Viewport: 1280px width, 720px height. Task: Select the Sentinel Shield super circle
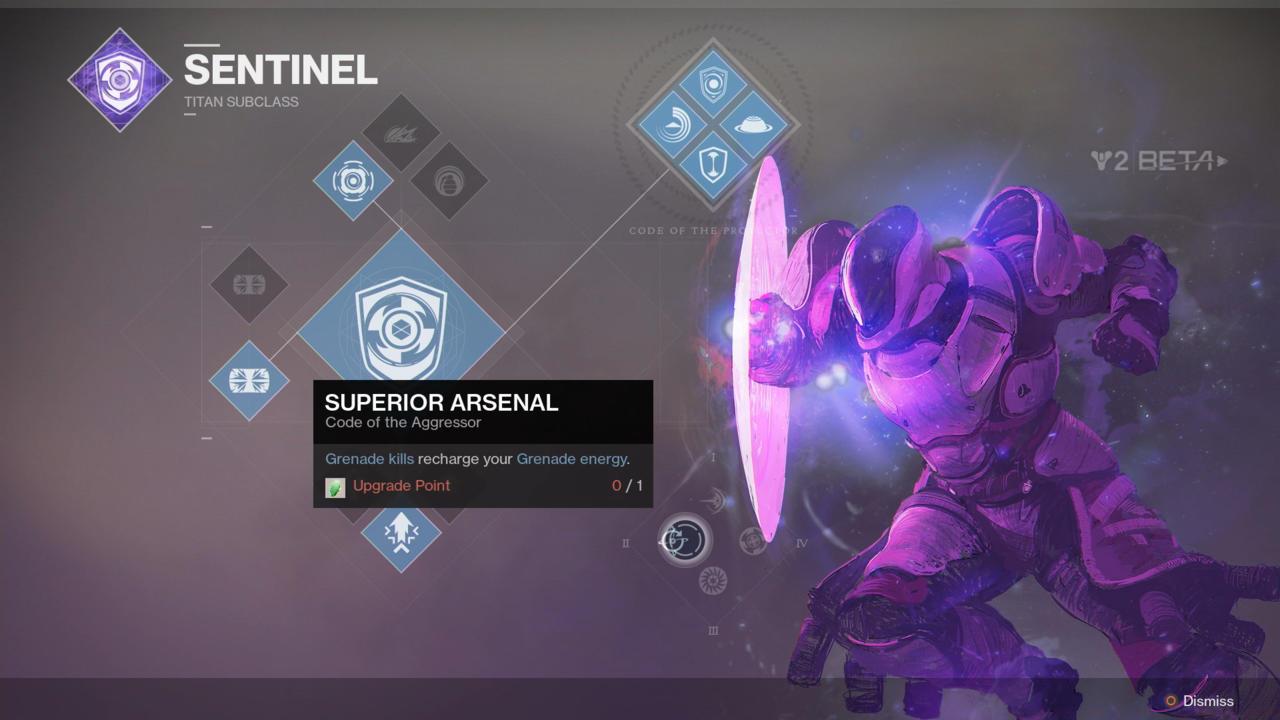coord(684,540)
